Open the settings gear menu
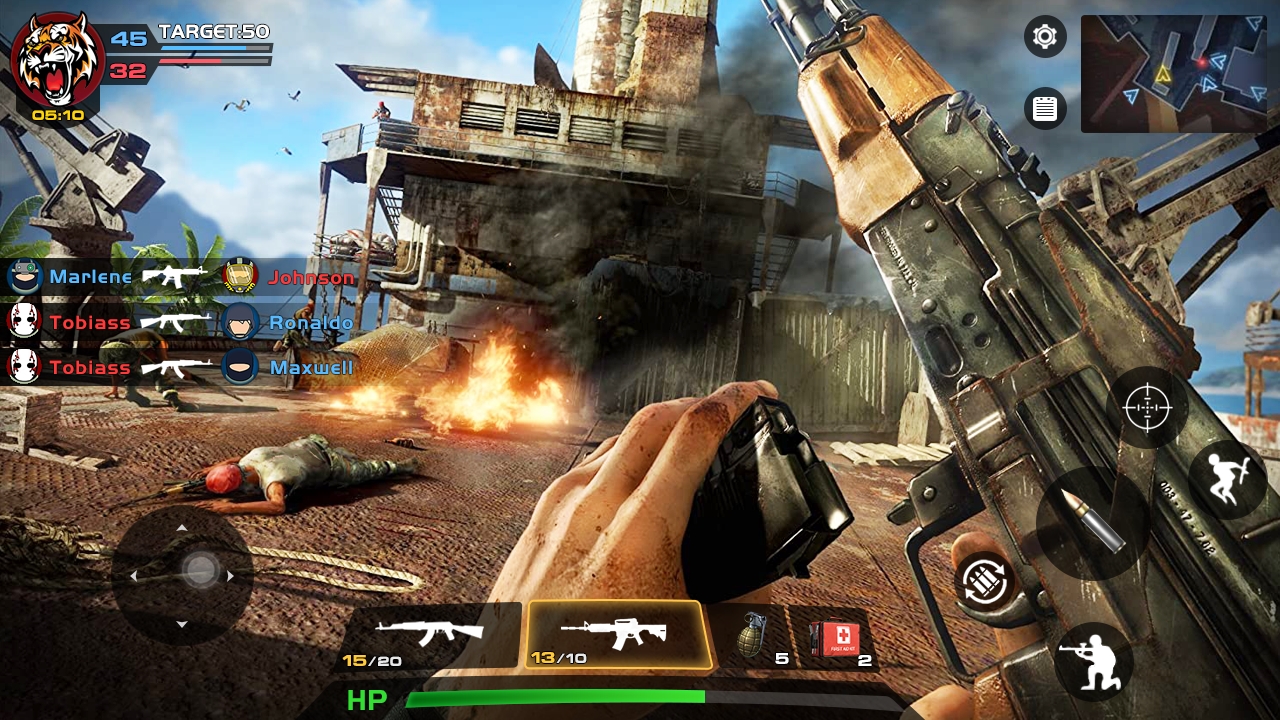Screen dimensions: 1280x720 (1044, 36)
